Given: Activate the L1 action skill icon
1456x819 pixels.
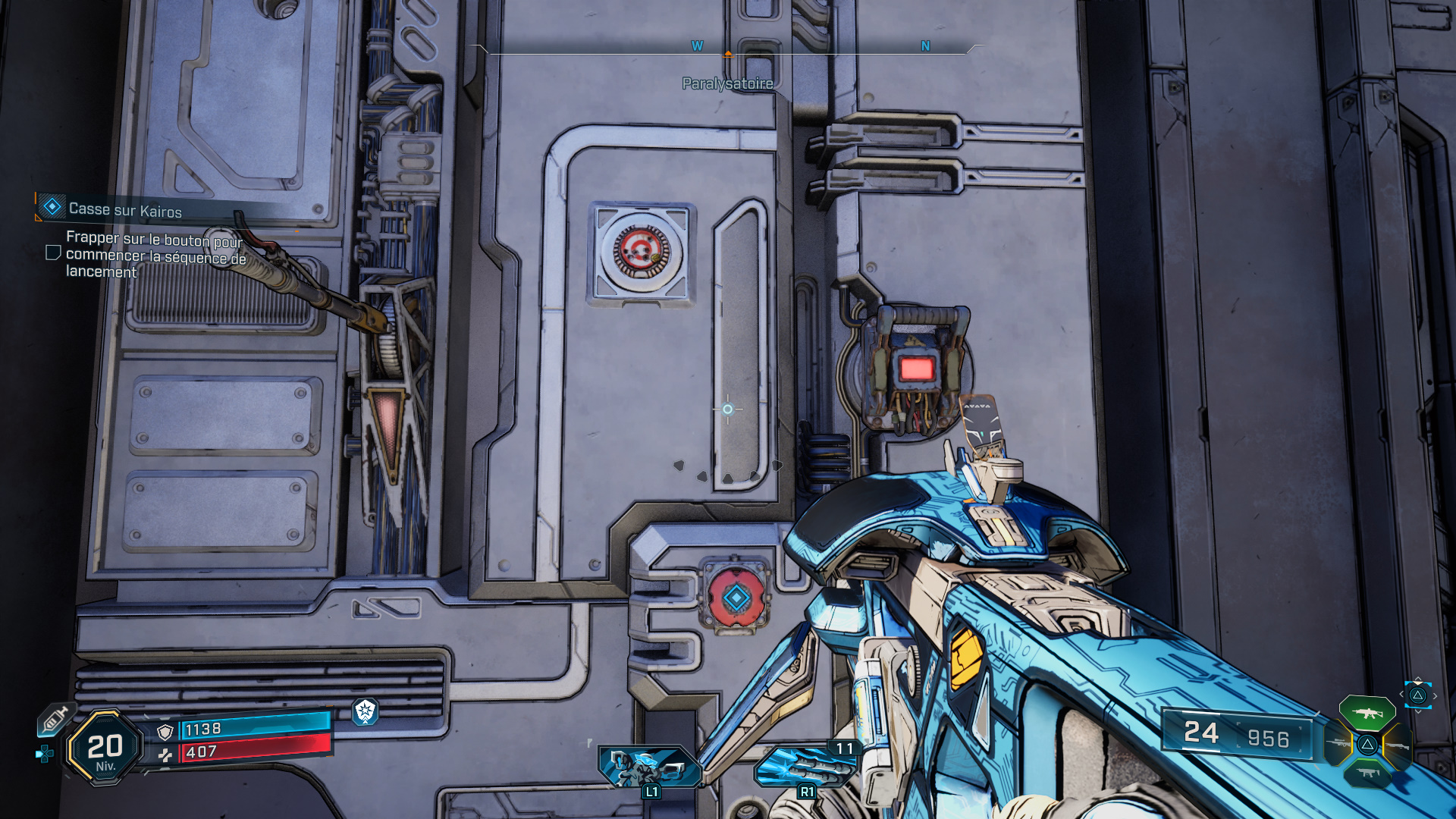Looking at the screenshot, I should (649, 767).
